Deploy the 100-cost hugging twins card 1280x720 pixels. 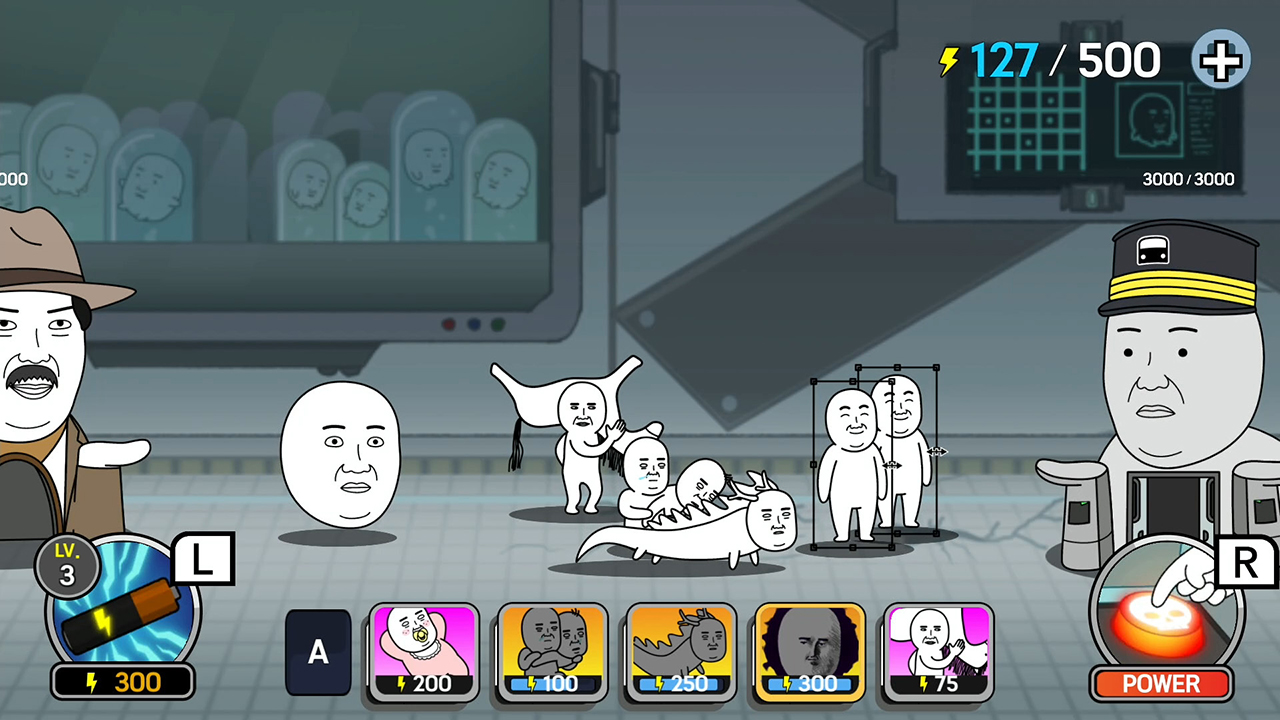point(552,648)
